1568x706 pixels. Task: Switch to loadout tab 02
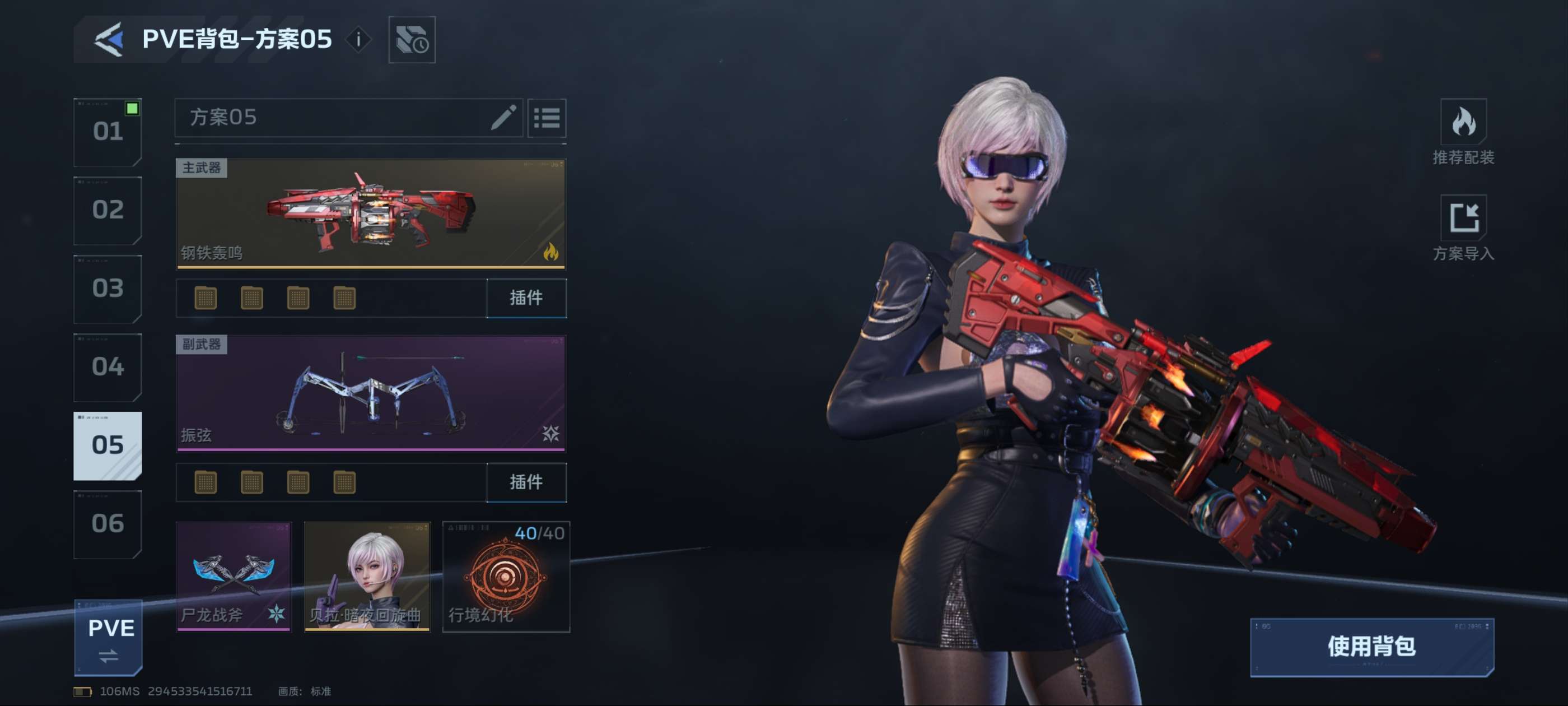[108, 210]
